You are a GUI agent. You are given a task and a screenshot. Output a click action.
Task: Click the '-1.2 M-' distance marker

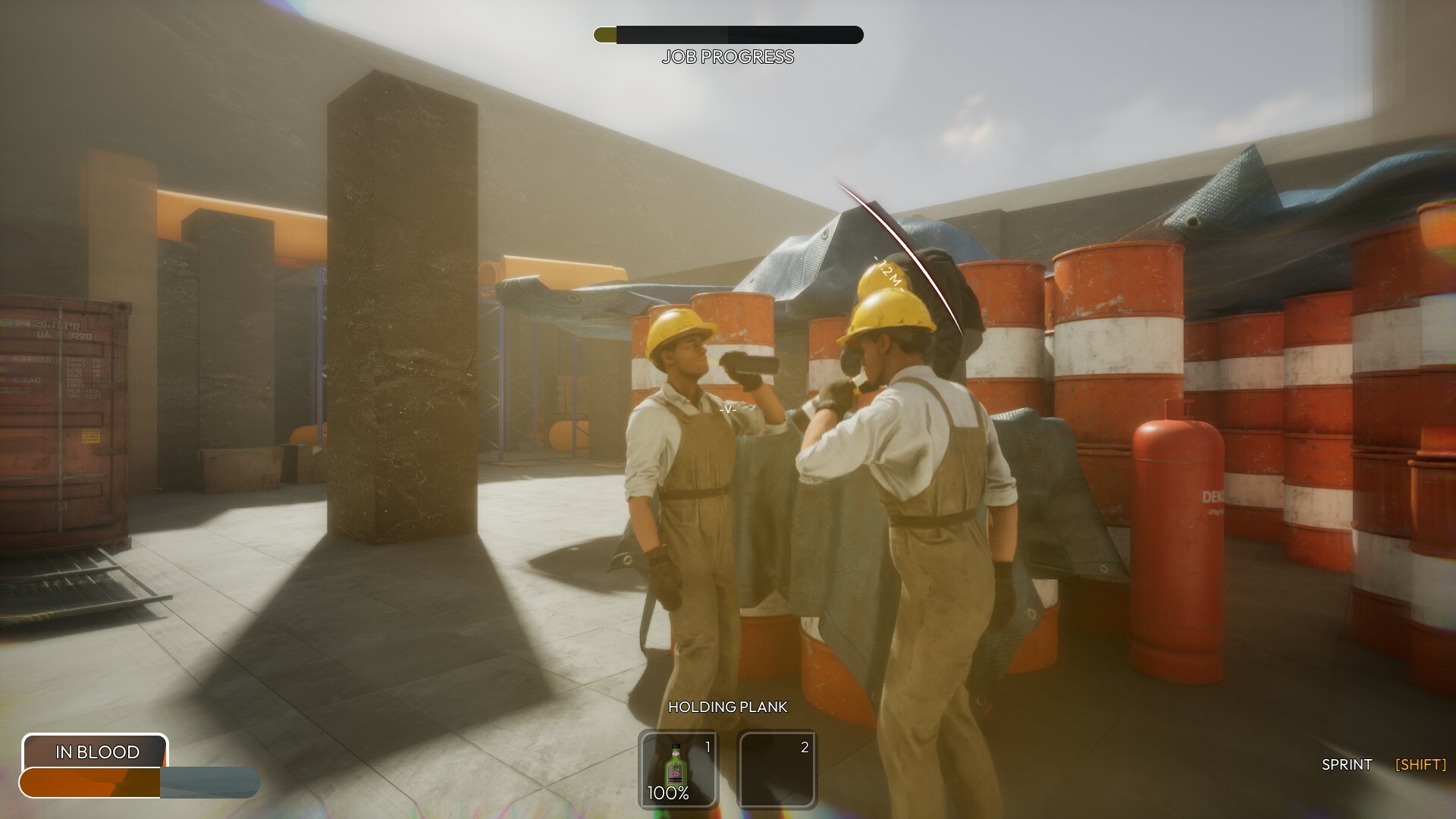pyautogui.click(x=886, y=271)
